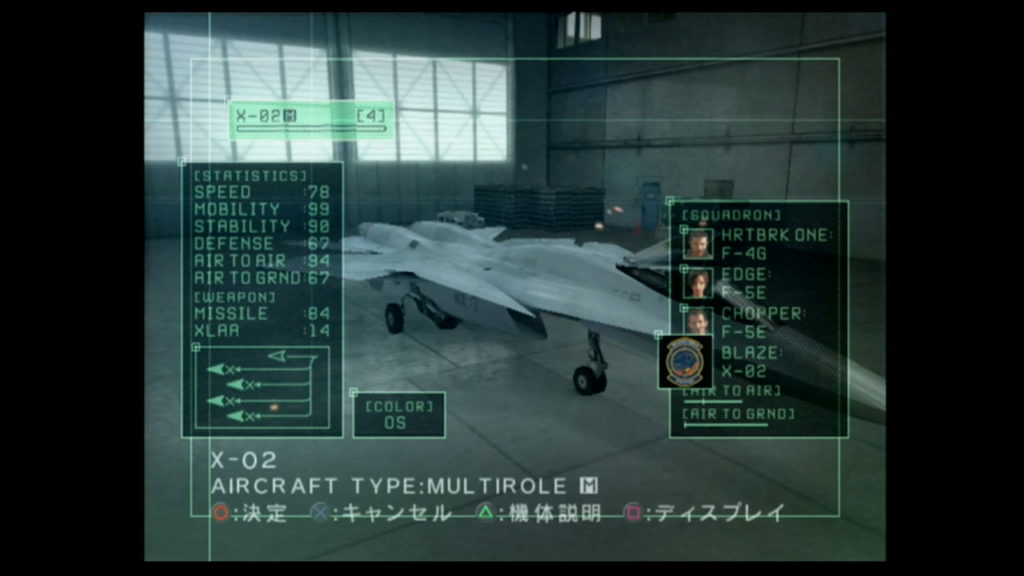This screenshot has width=1024, height=576.
Task: Select BLAZE's X-02 squadron entry
Action: click(x=758, y=361)
